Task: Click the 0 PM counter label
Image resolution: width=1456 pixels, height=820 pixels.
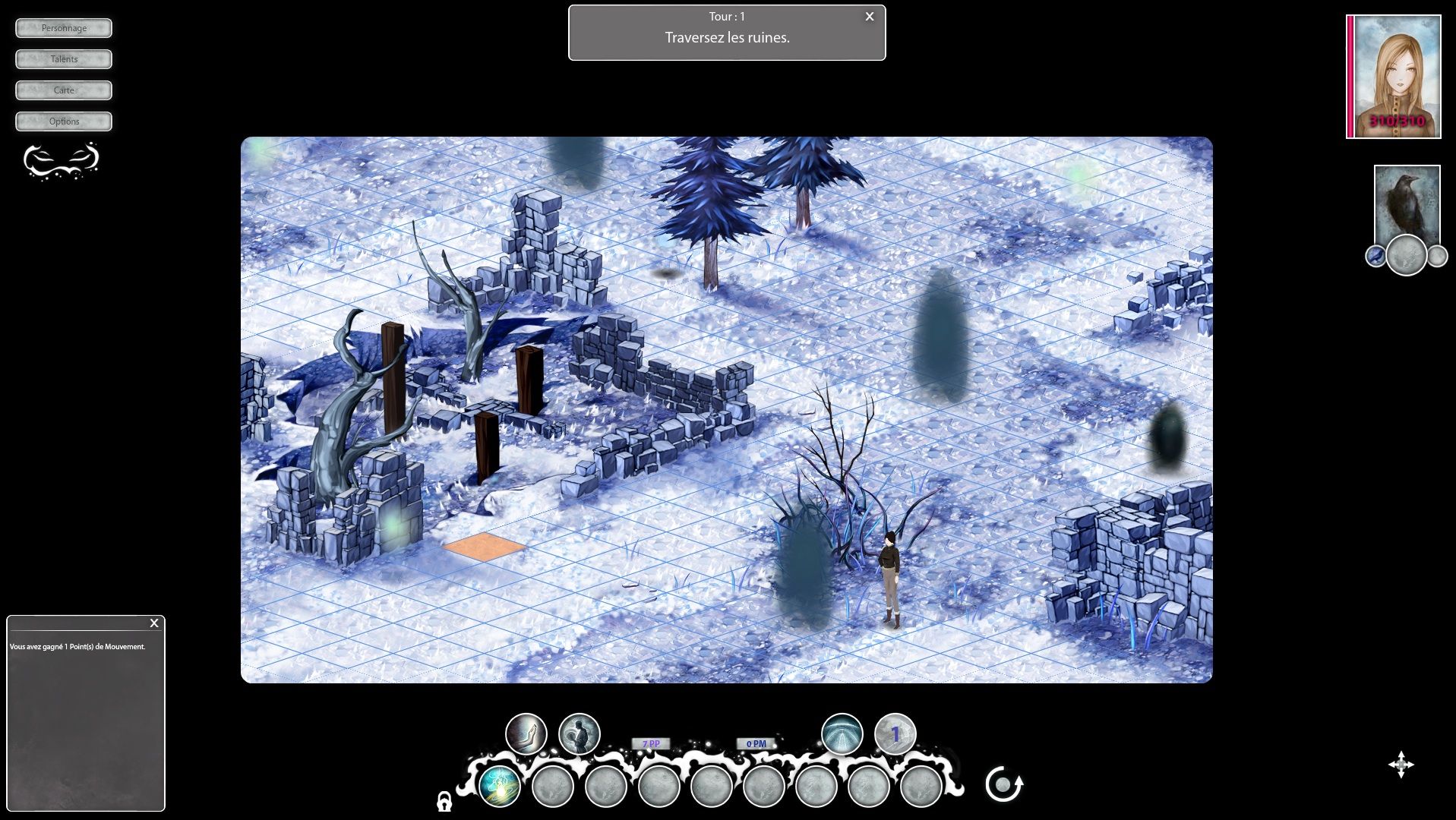Action: 754,744
